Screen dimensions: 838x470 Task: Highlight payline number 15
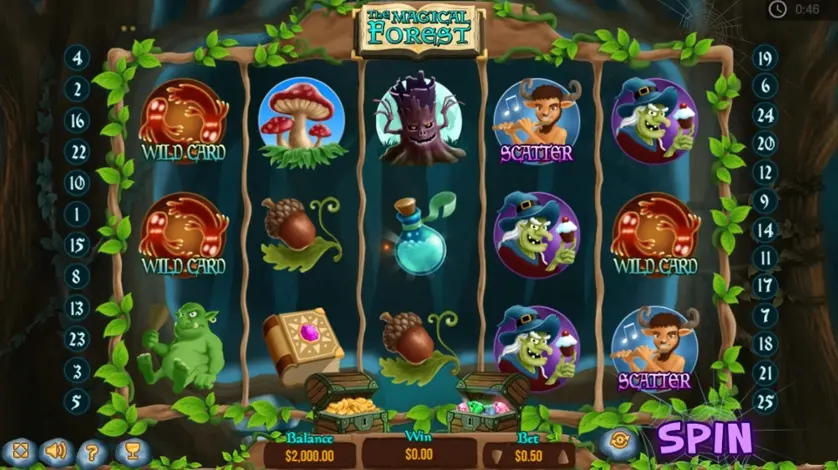[x=77, y=245]
